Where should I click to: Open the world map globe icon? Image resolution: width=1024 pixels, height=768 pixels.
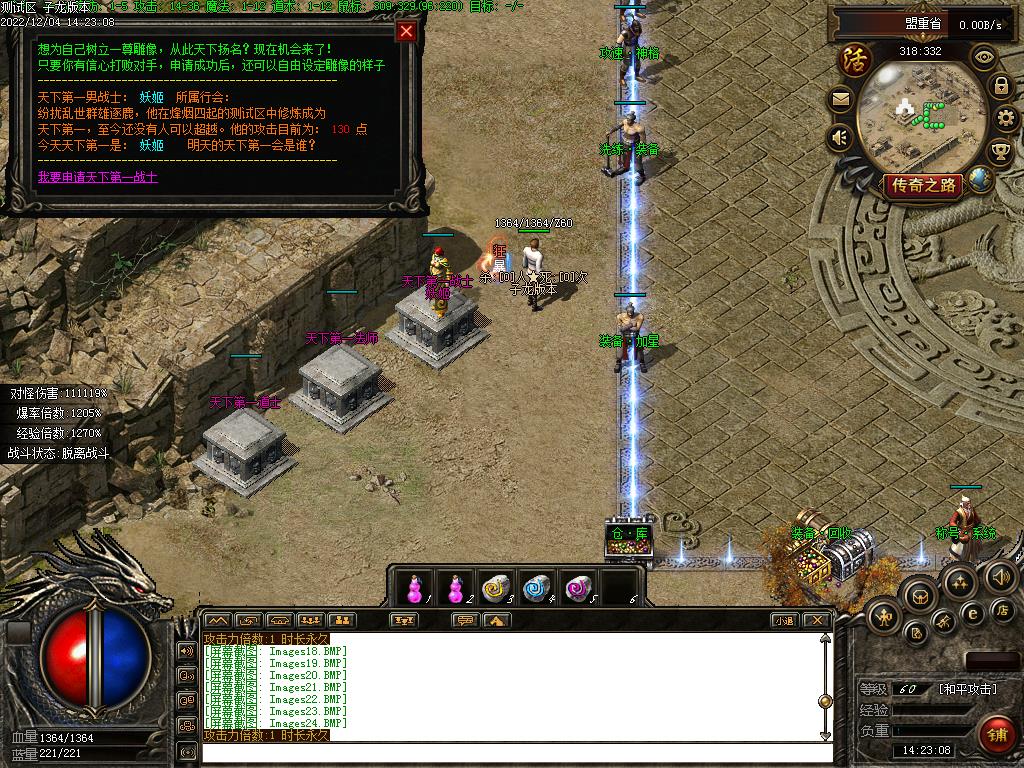point(981,179)
